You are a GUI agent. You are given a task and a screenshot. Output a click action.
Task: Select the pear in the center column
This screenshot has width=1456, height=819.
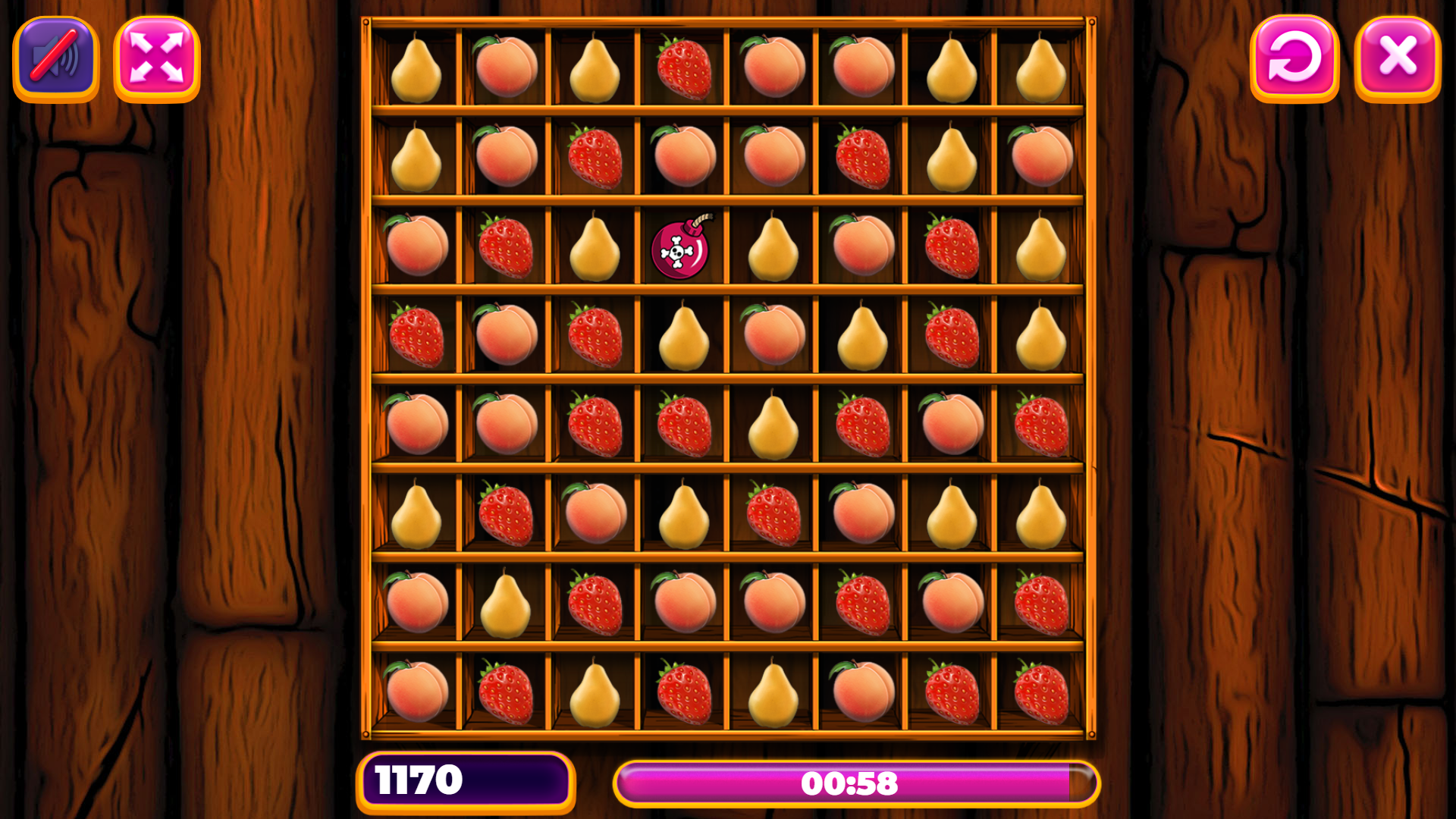(x=772, y=428)
